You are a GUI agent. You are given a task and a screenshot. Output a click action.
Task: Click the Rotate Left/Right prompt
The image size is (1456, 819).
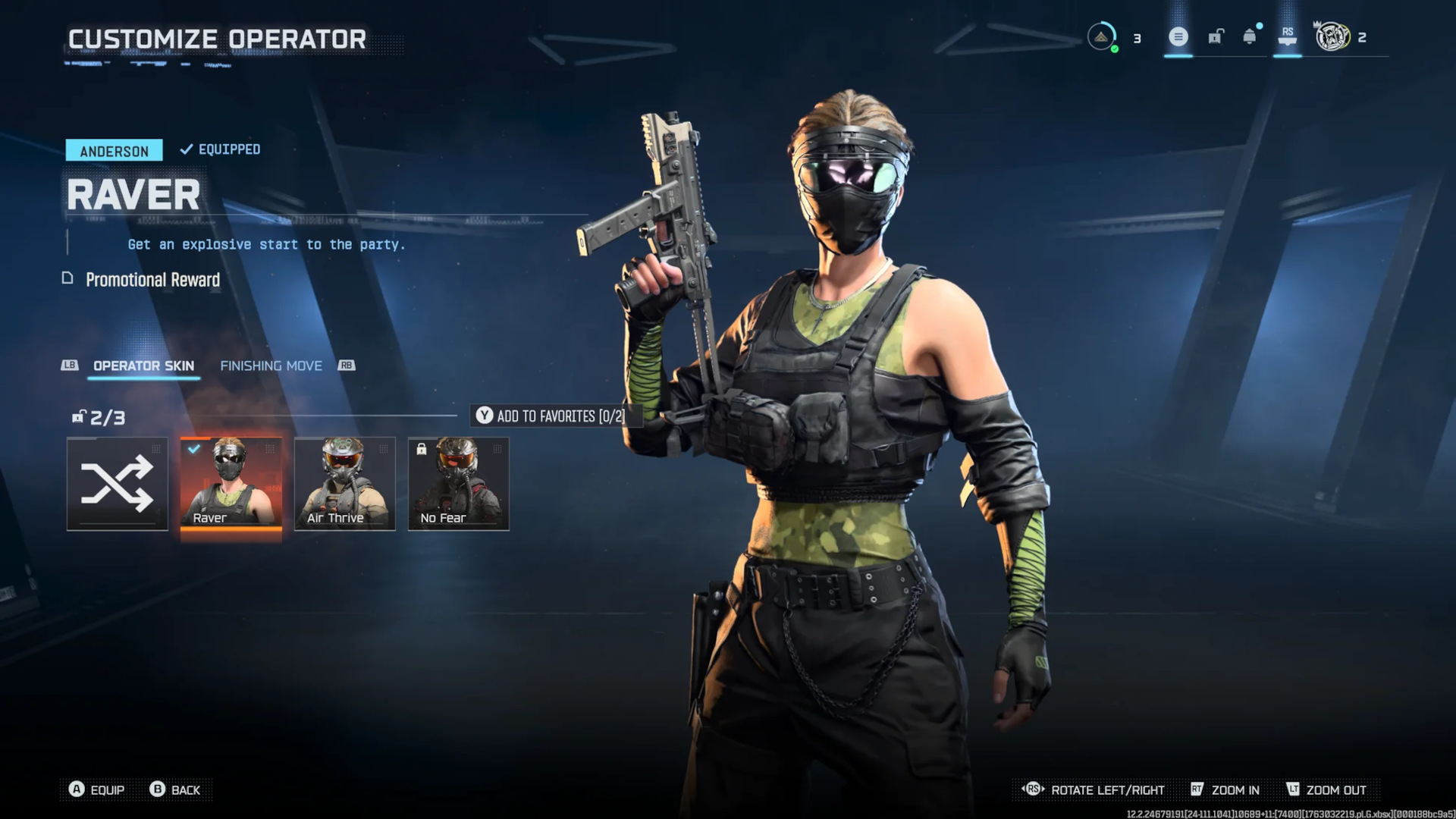[1106, 789]
